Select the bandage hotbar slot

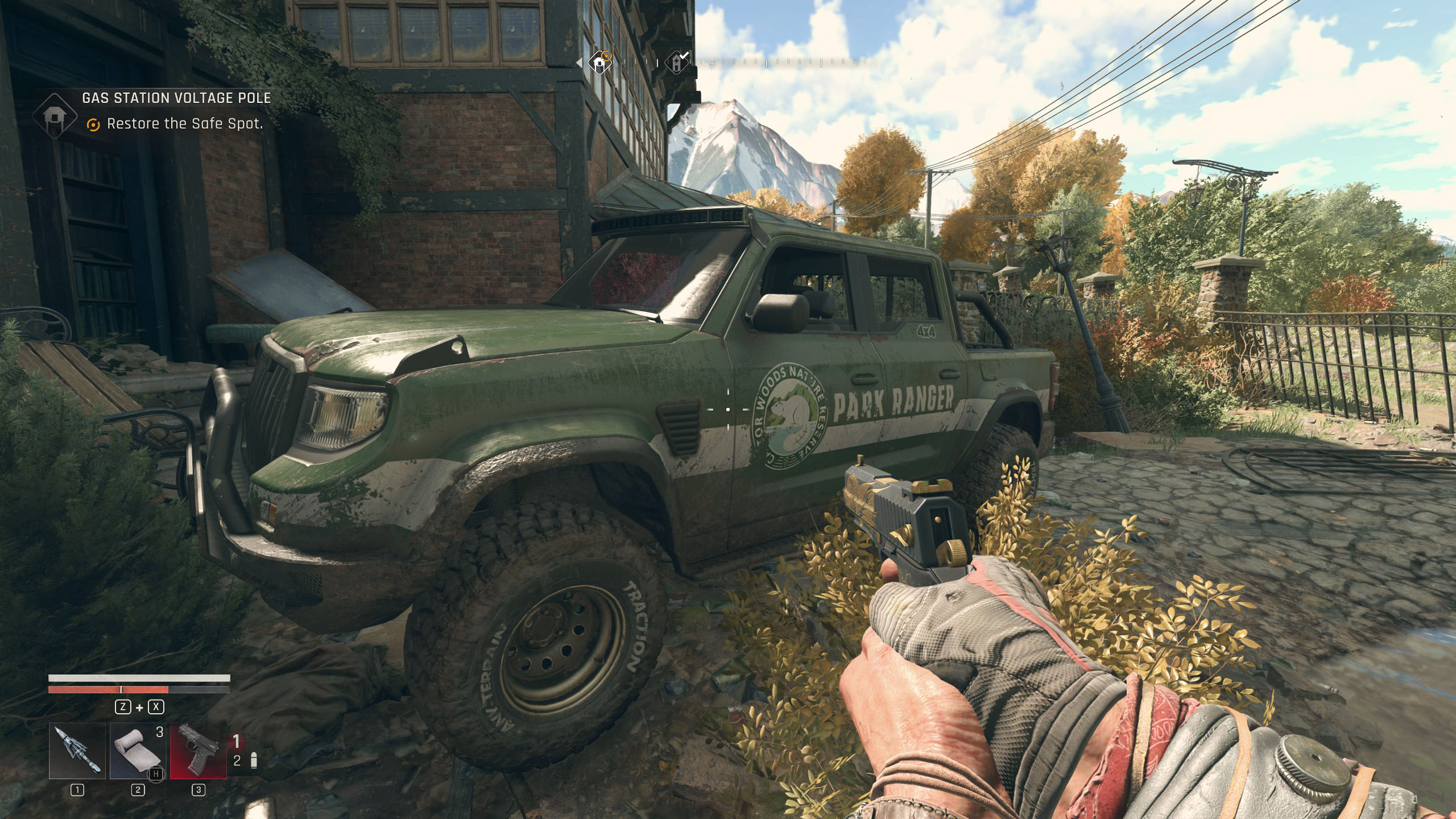[138, 751]
